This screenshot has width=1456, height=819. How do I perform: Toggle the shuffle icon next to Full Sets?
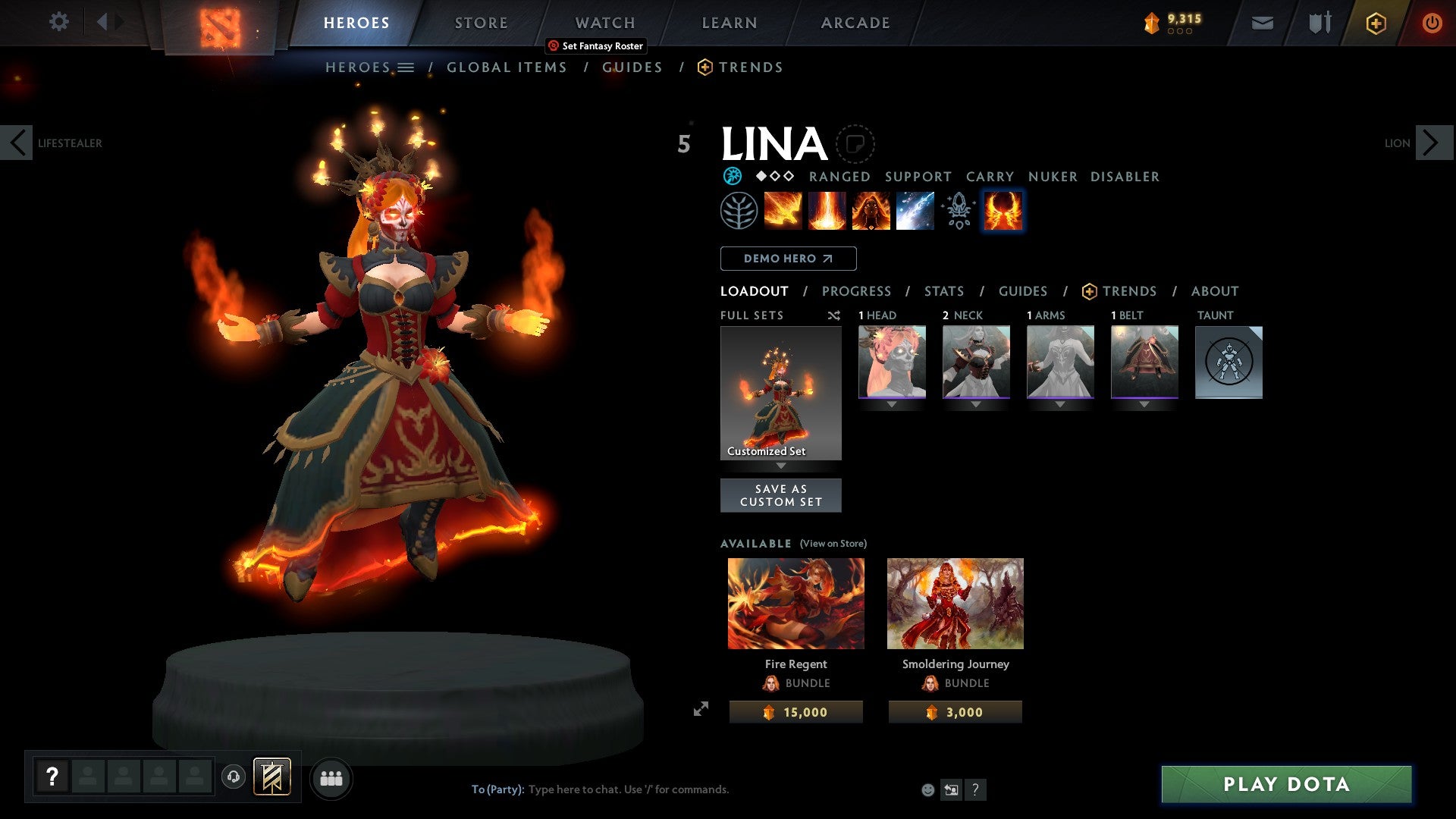tap(833, 315)
